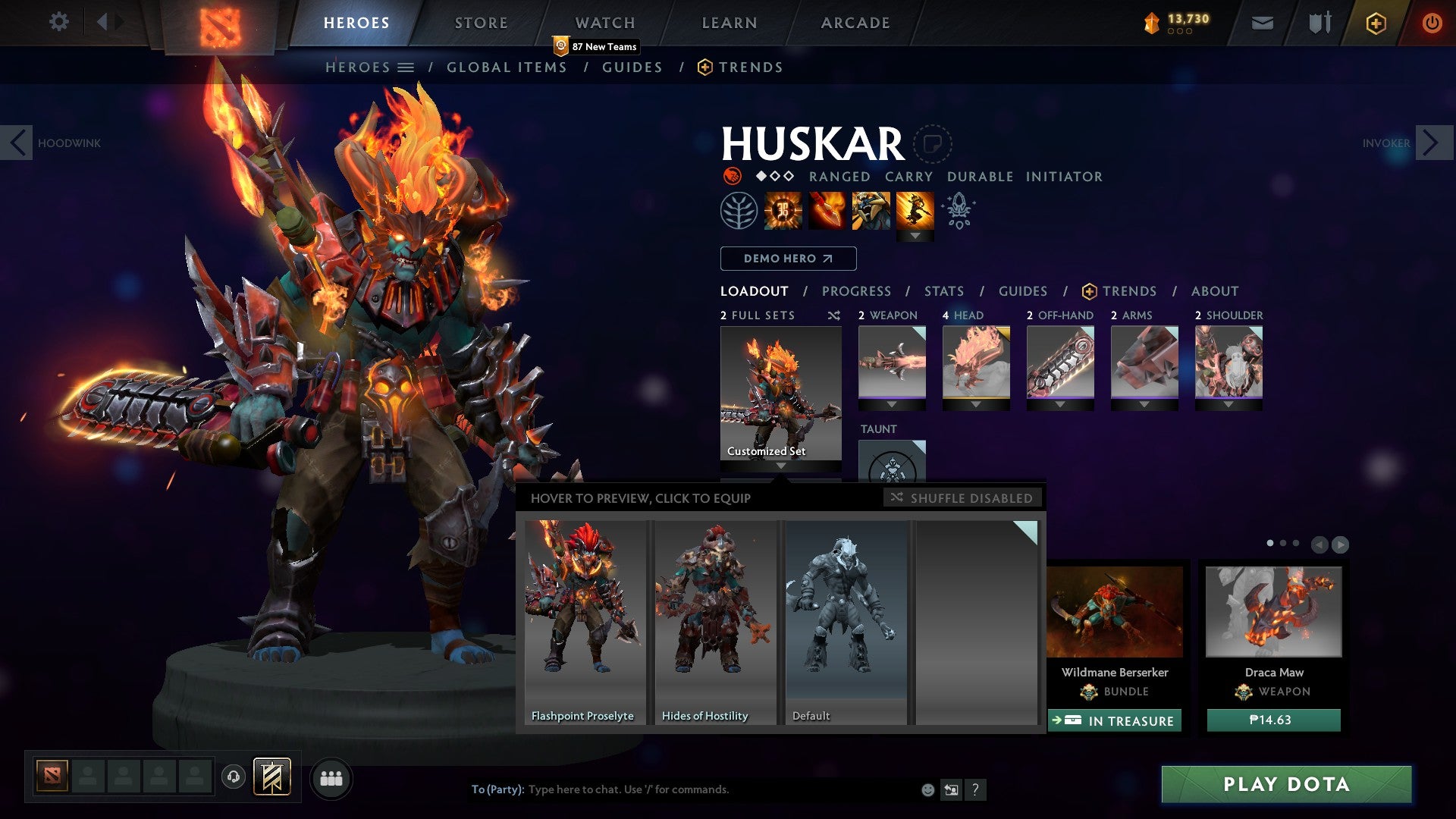
Task: Open the hamburger menu beside HEROES
Action: click(x=407, y=67)
